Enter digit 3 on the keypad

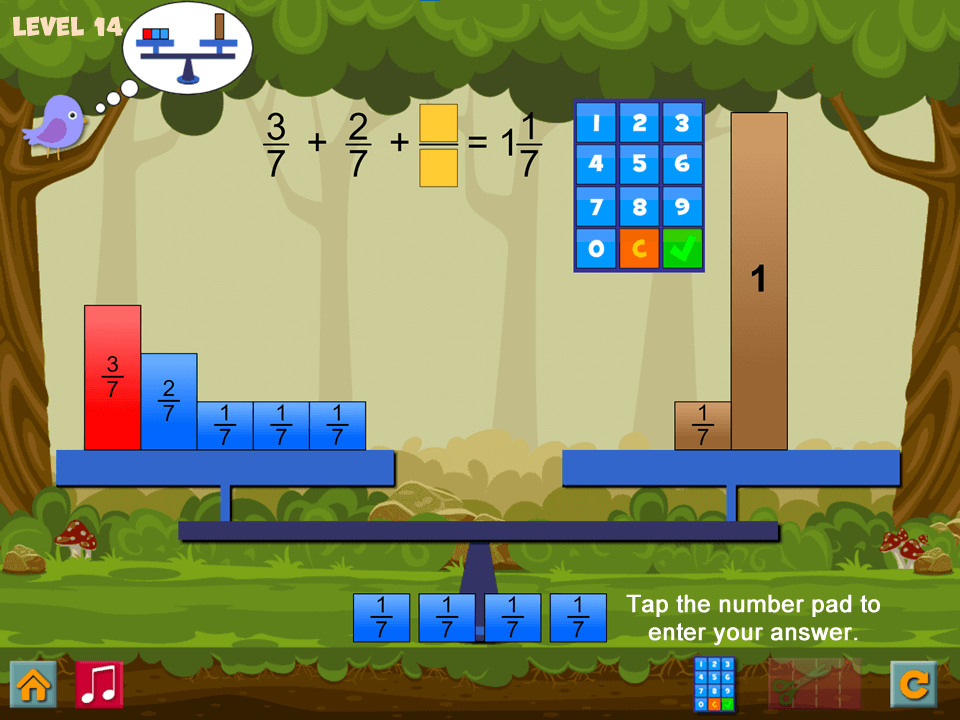click(x=682, y=123)
